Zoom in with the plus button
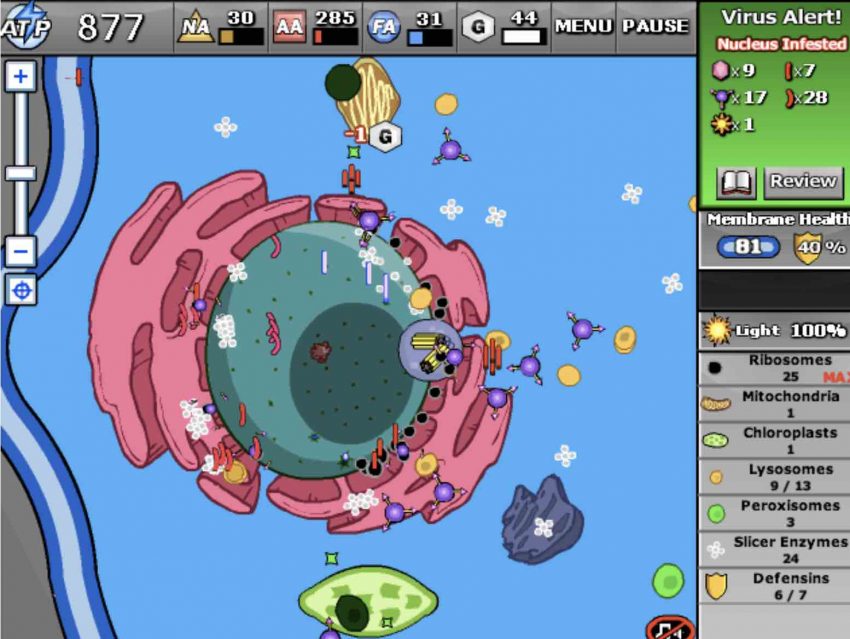 [21, 77]
